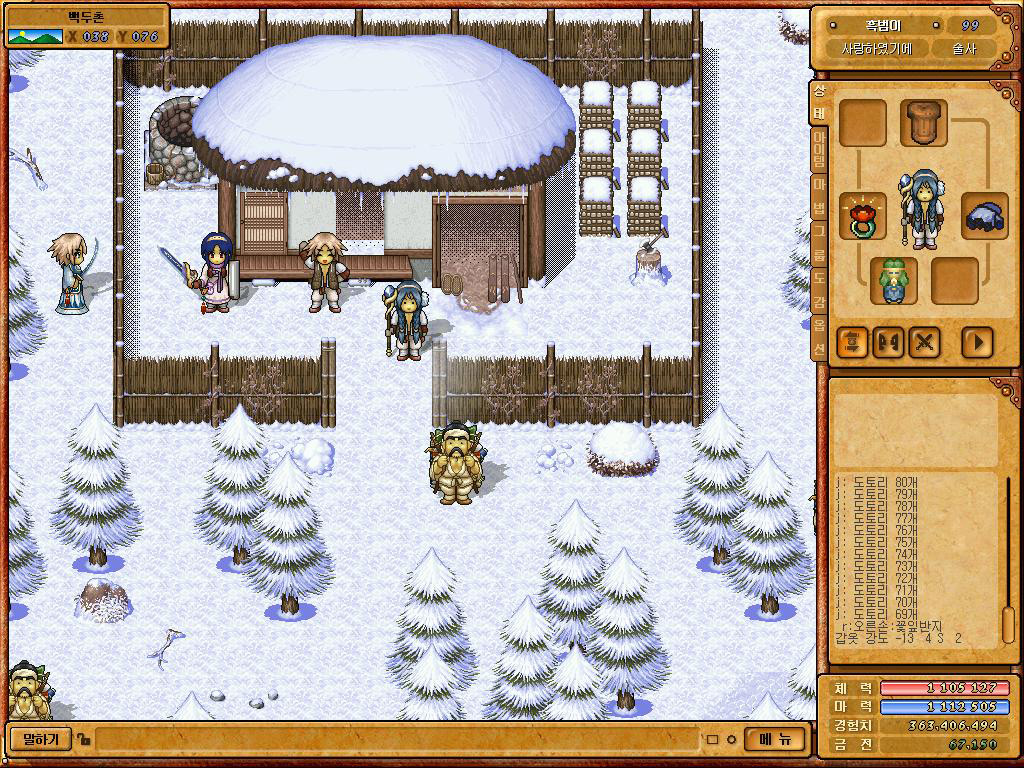
Task: Toggle the small square box beside 메뉴
Action: point(713,741)
